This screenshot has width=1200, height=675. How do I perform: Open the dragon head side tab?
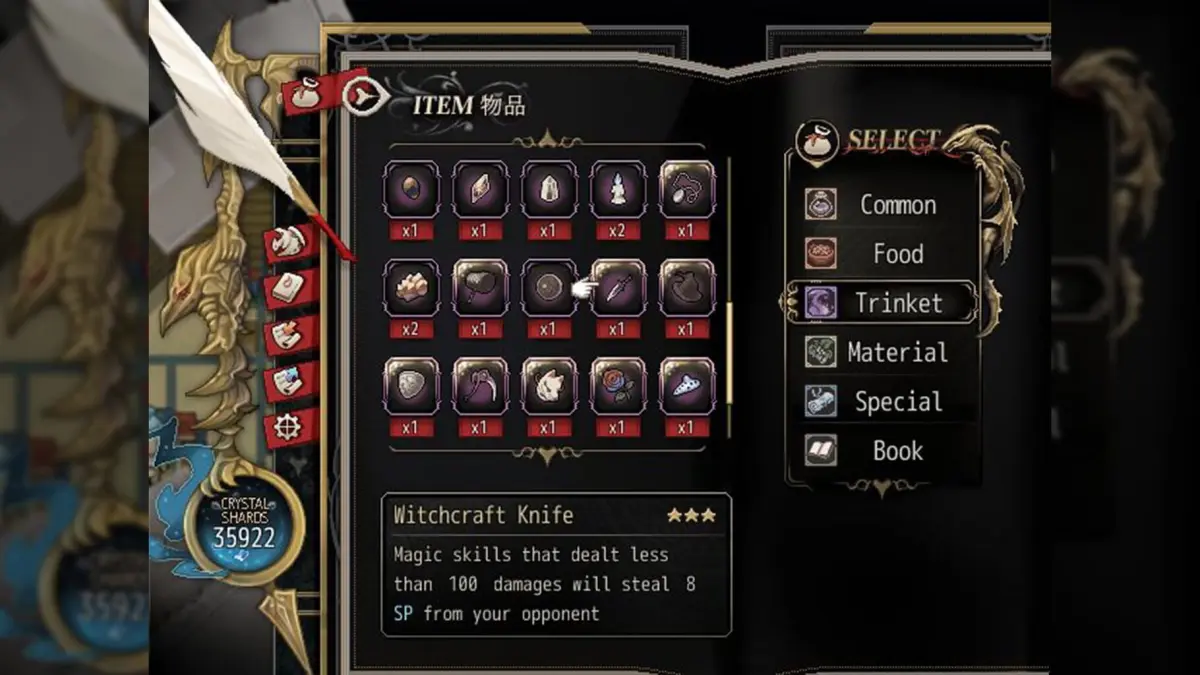tap(290, 241)
